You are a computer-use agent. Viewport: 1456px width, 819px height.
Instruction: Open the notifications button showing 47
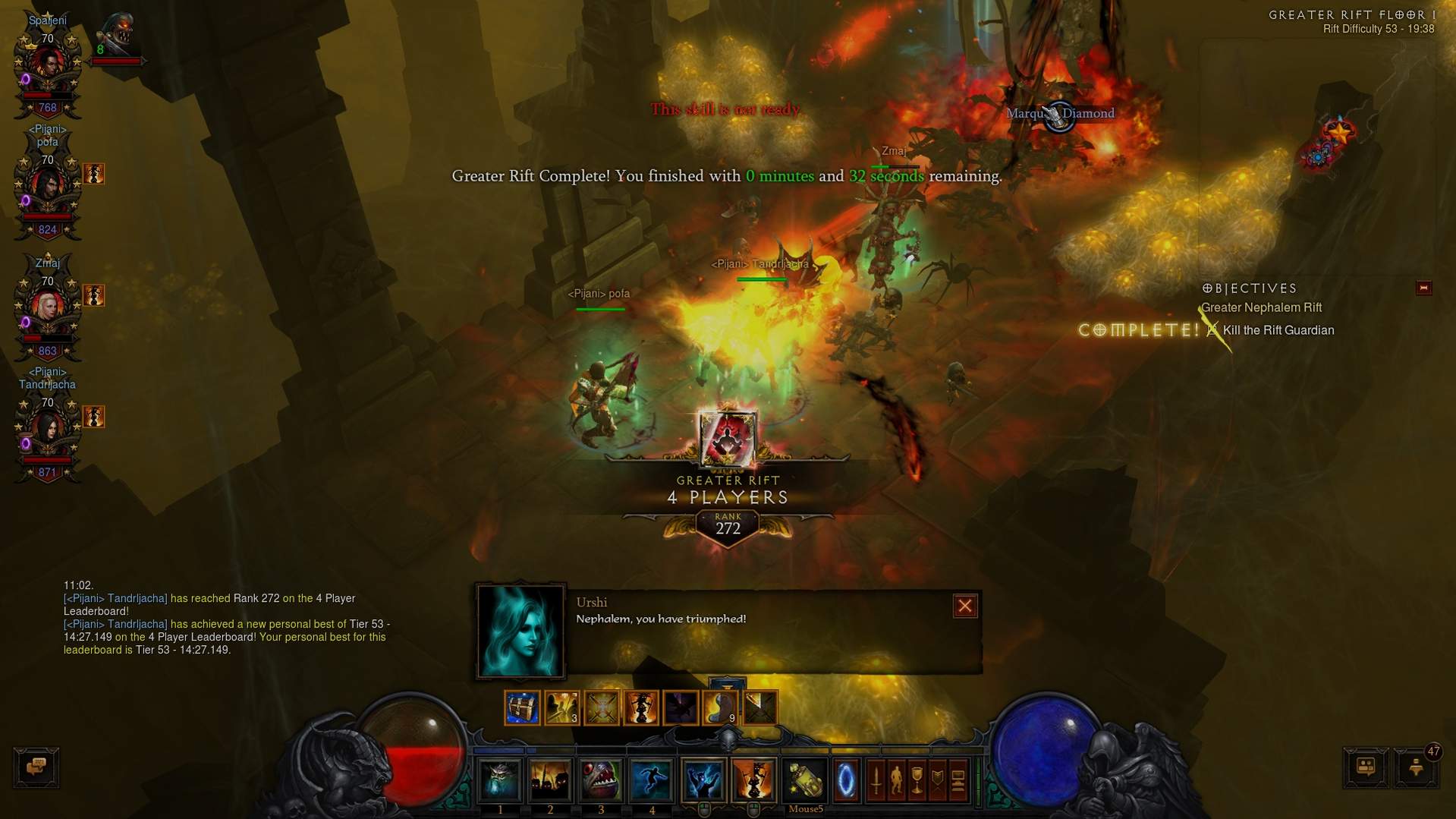coord(1416,767)
